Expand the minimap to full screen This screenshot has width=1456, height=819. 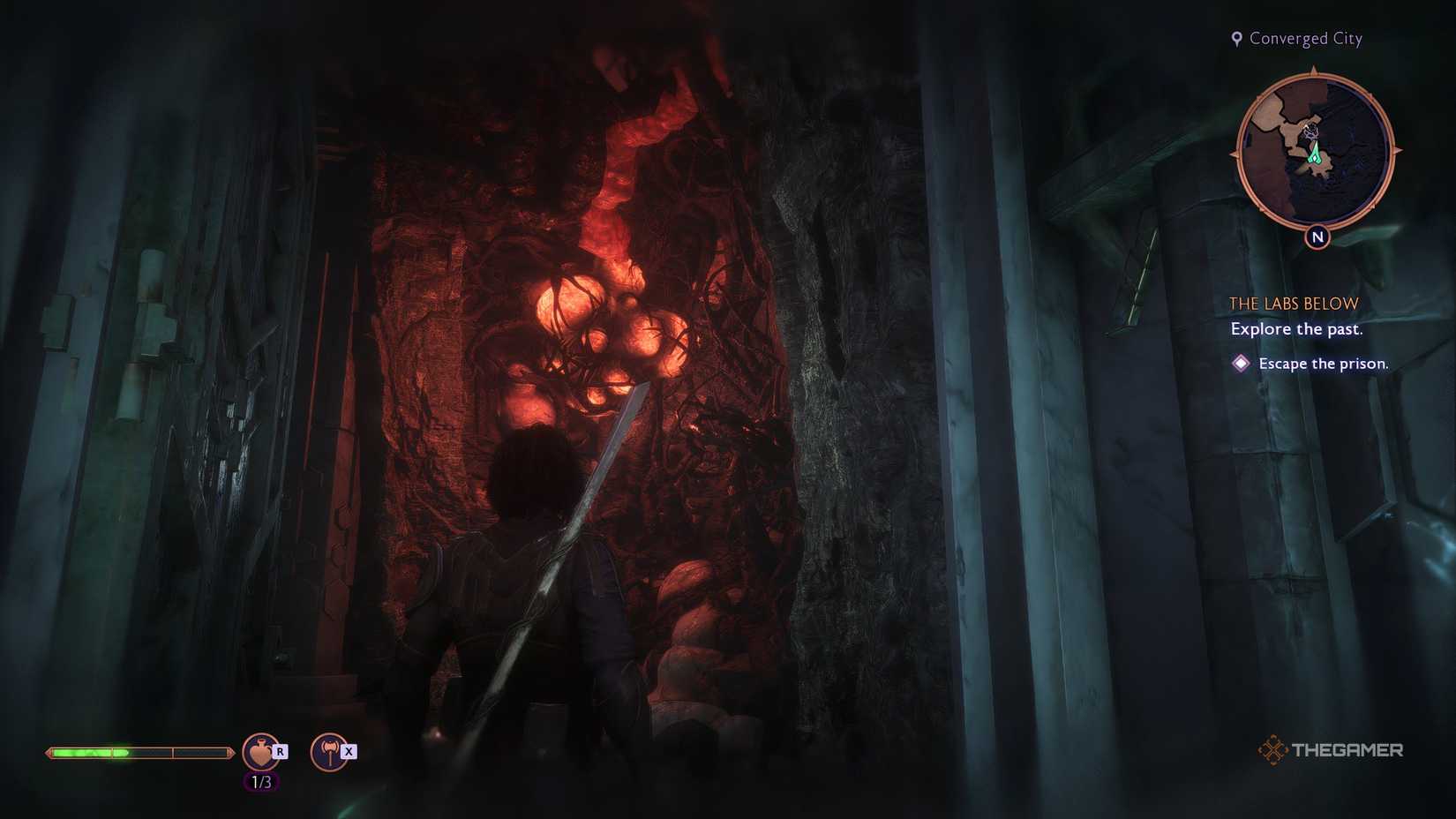[1314, 146]
